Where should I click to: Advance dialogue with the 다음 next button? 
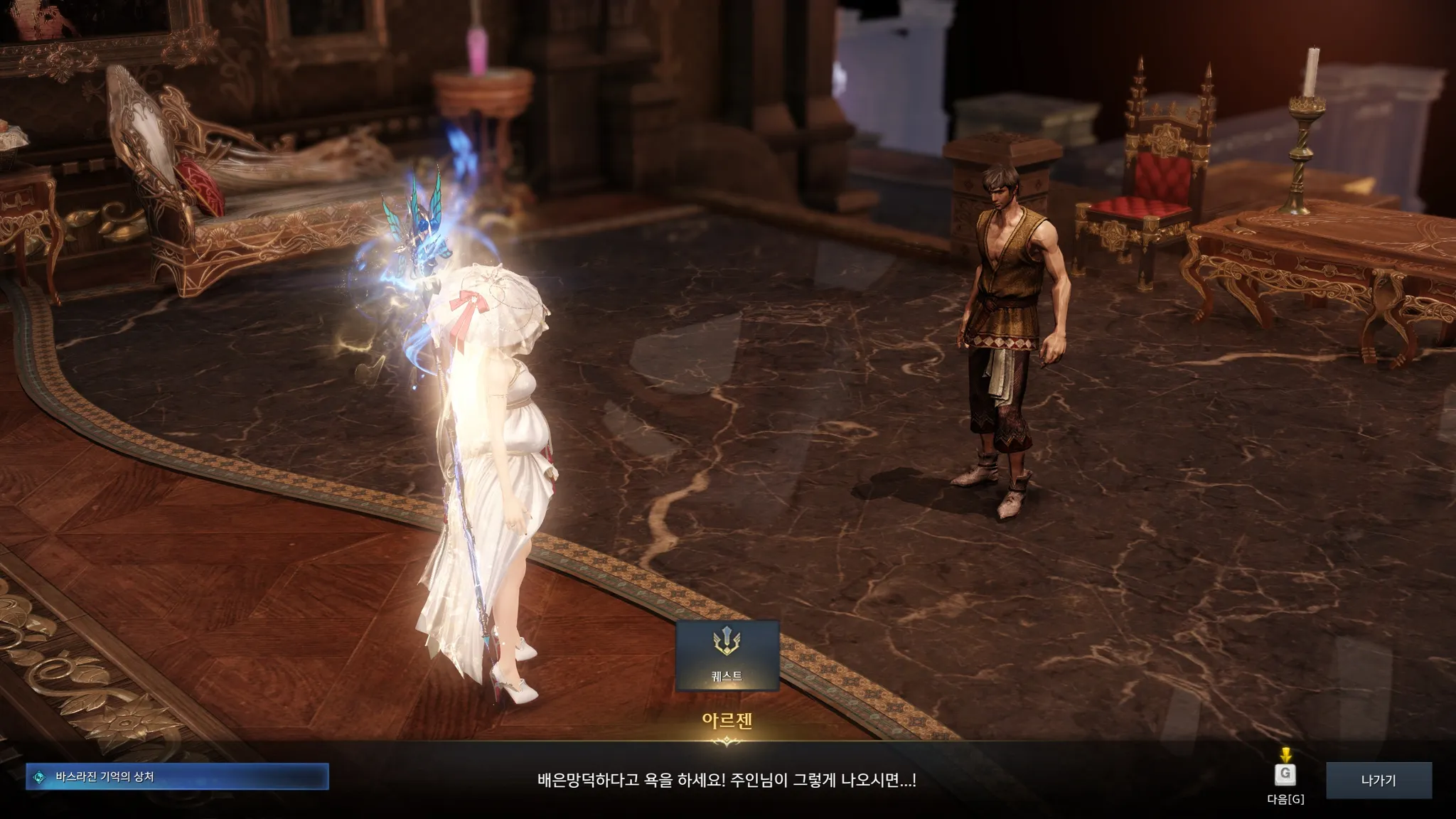tap(1285, 775)
